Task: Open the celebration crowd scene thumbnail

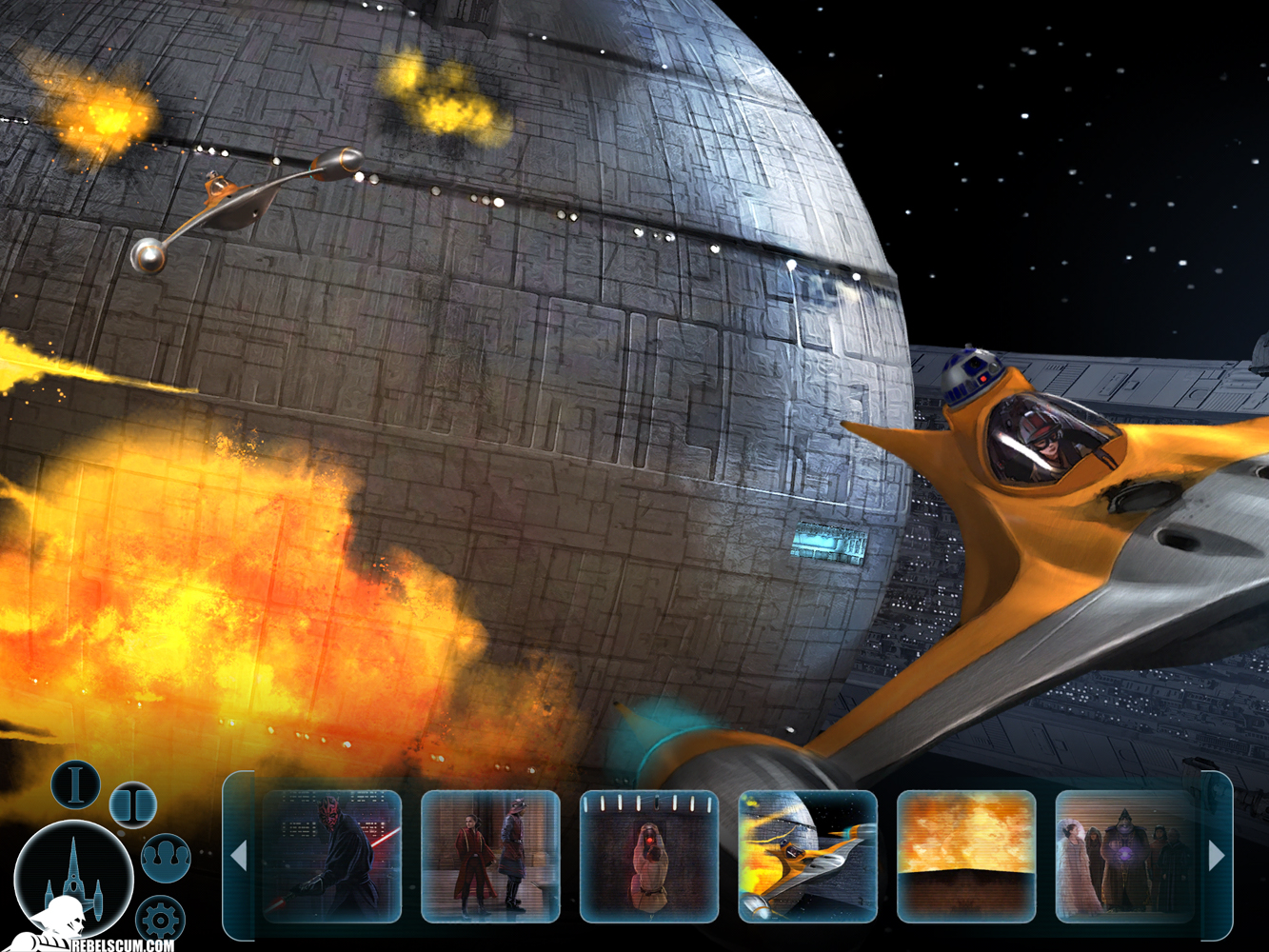Action: coord(1124,857)
